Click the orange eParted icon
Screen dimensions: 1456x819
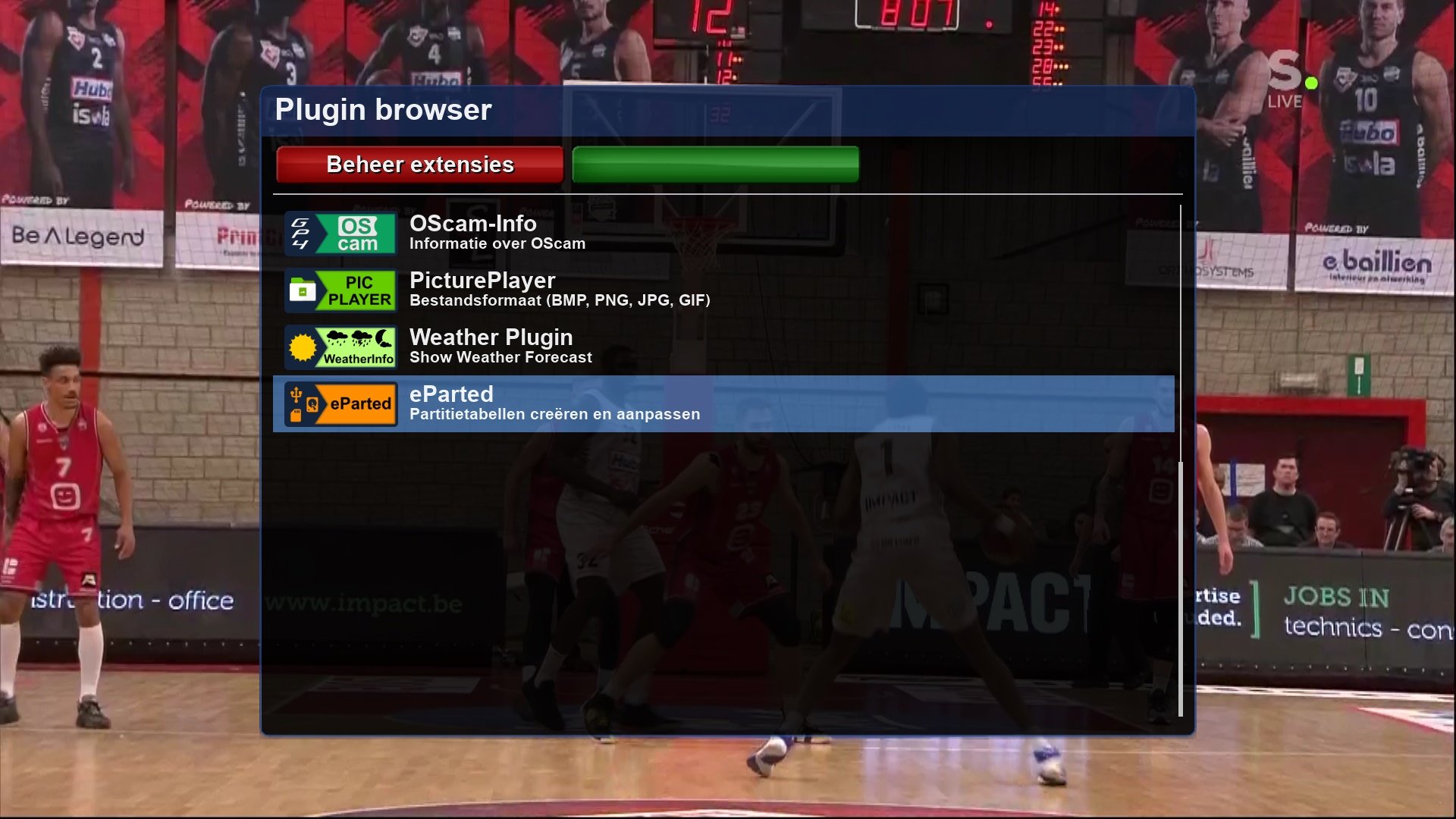click(340, 404)
